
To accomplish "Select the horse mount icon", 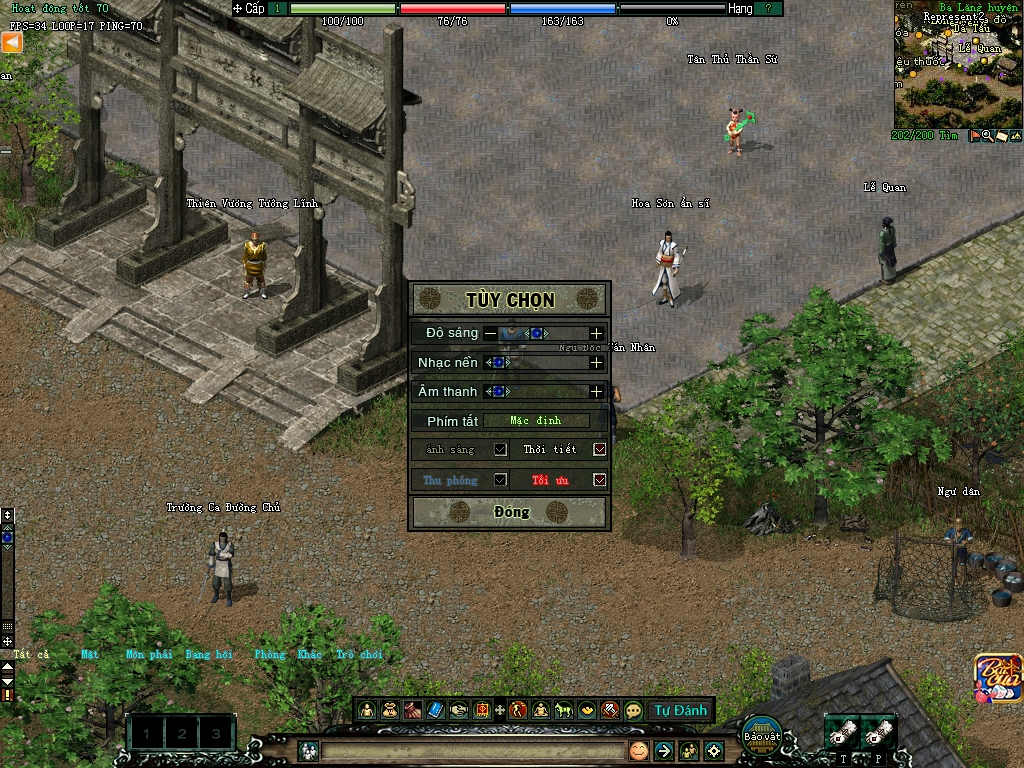I will click(564, 711).
